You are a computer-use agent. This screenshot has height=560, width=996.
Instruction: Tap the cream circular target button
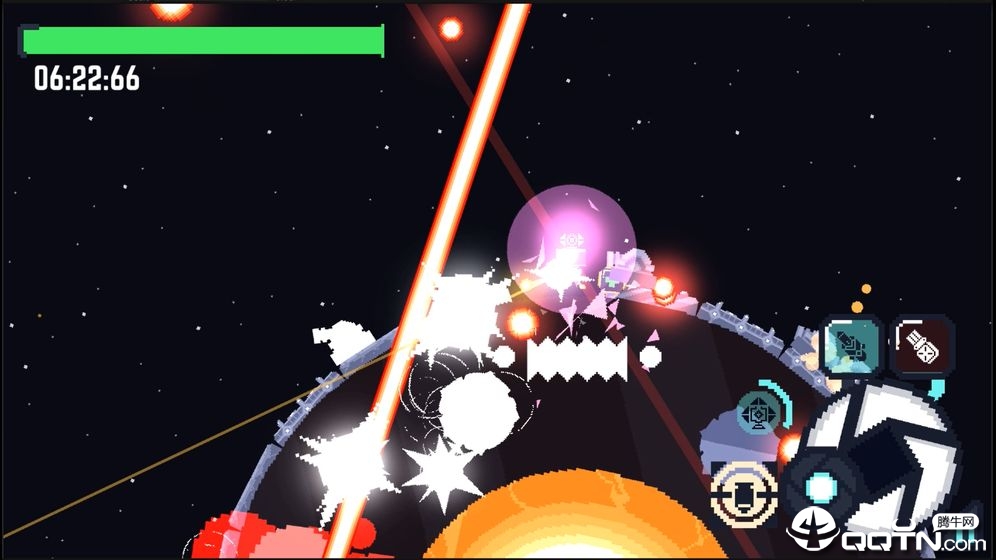click(x=744, y=494)
